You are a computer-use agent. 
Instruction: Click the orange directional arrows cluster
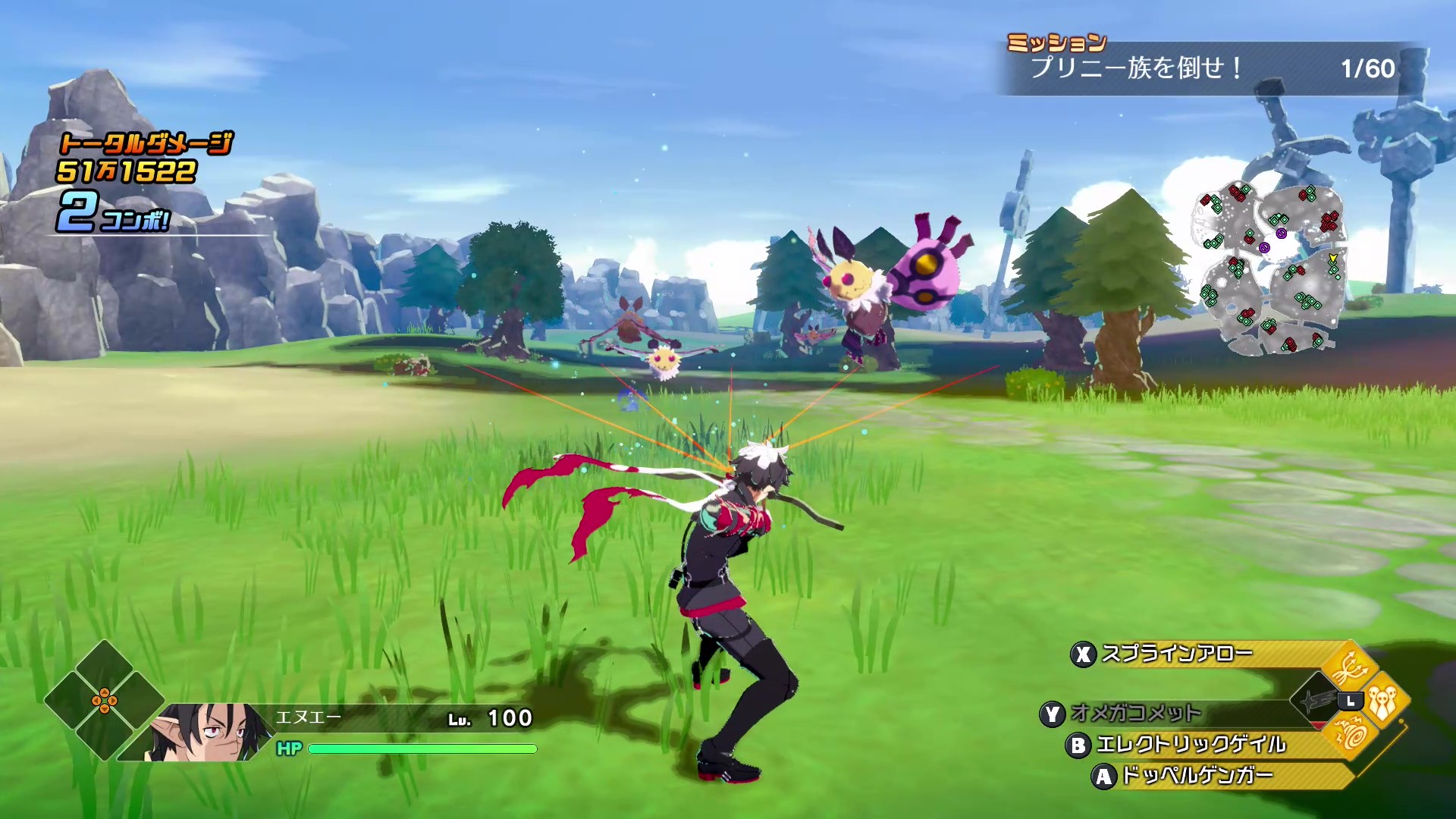[105, 701]
